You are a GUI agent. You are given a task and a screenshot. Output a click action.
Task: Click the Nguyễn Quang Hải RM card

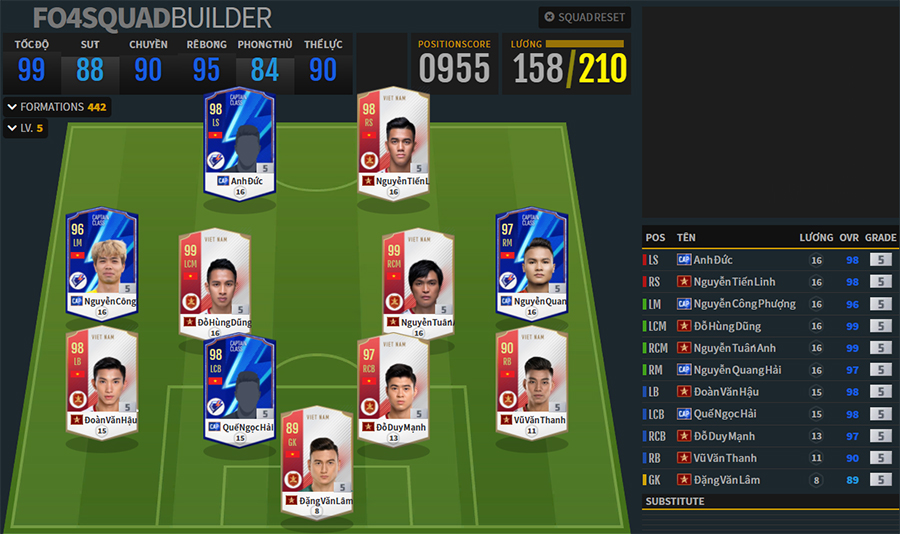coord(531,261)
